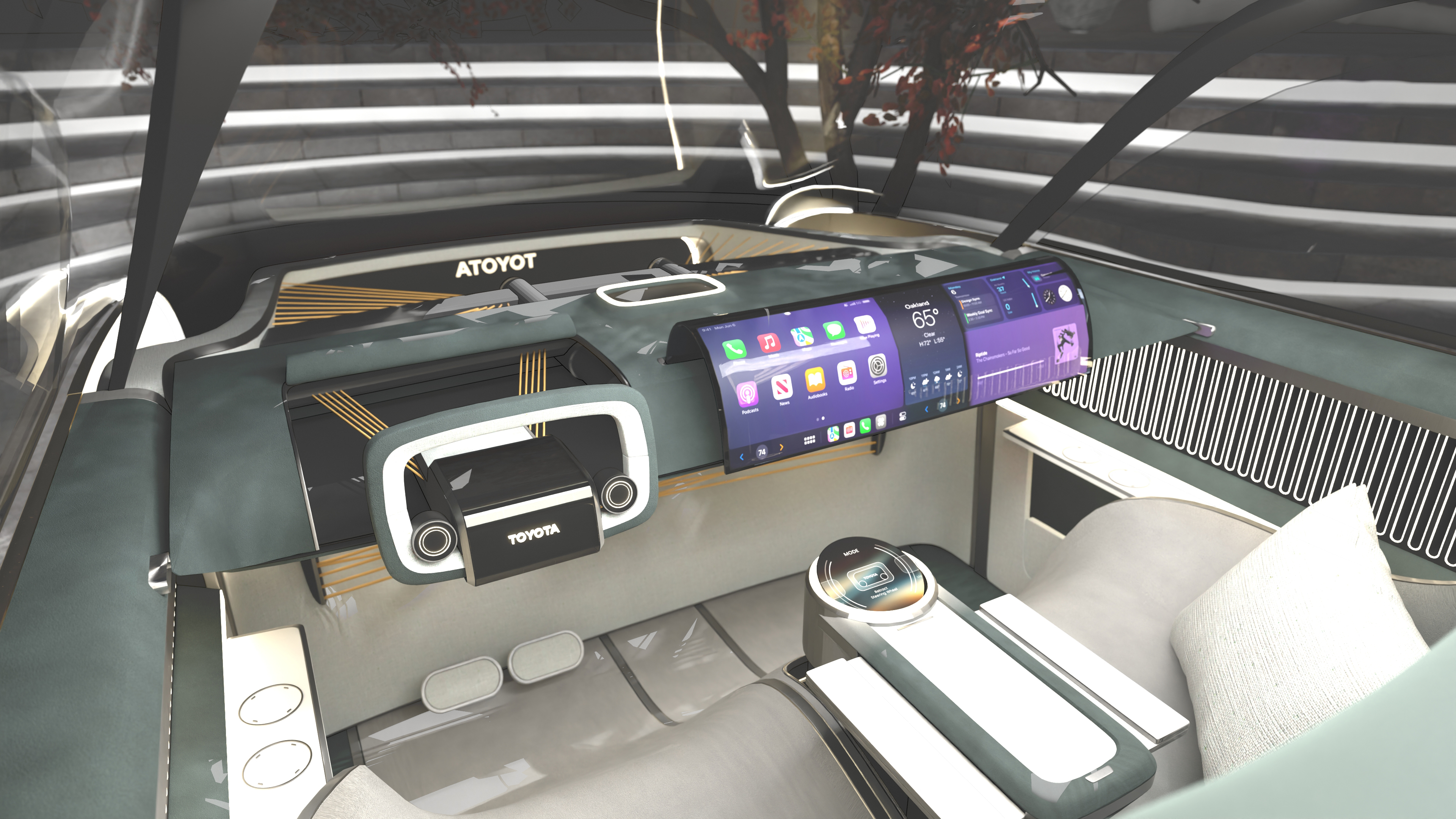
Task: Open the Podcasts app
Action: pyautogui.click(x=747, y=394)
